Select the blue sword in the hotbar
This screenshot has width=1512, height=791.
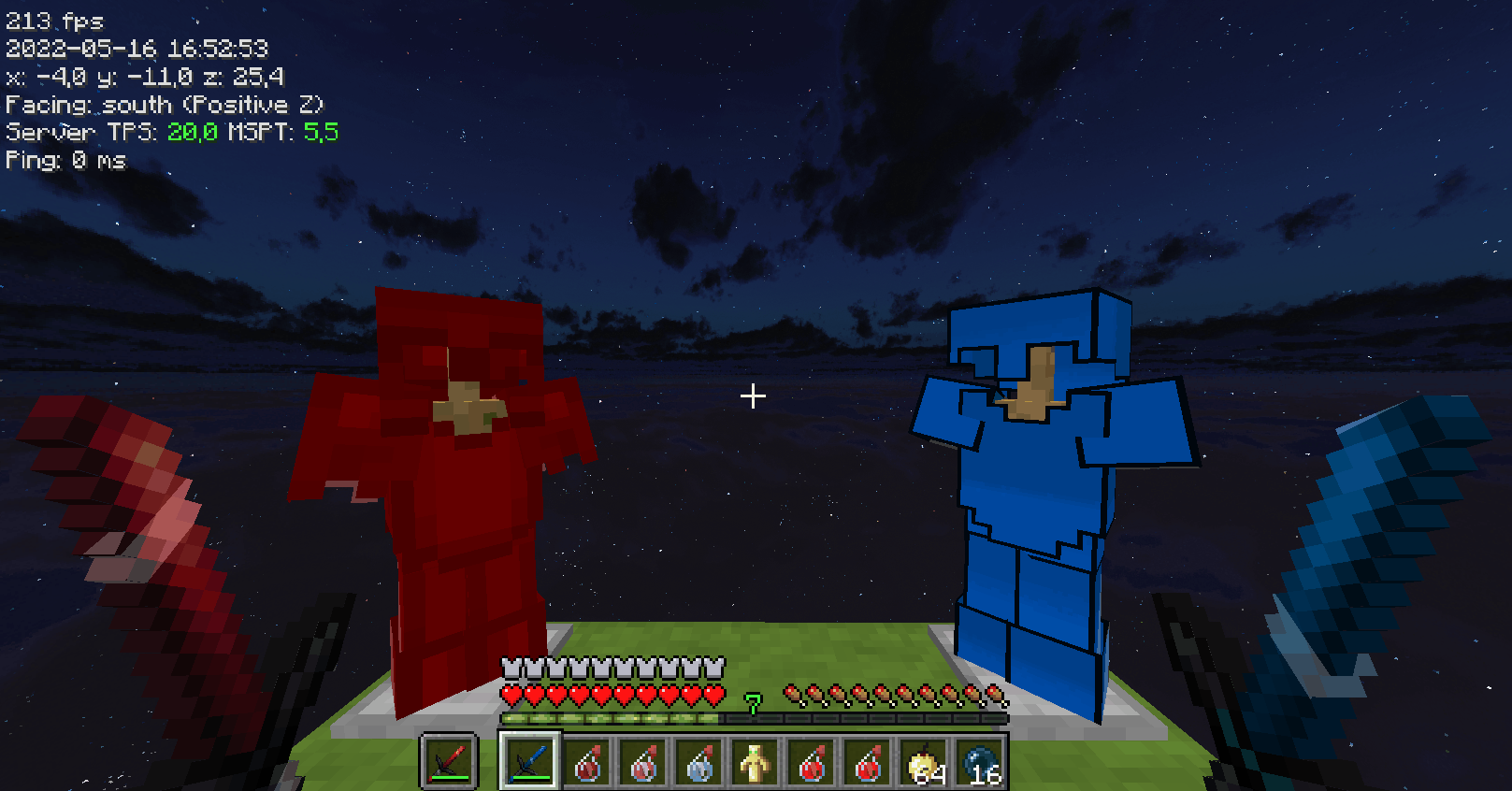point(528,759)
